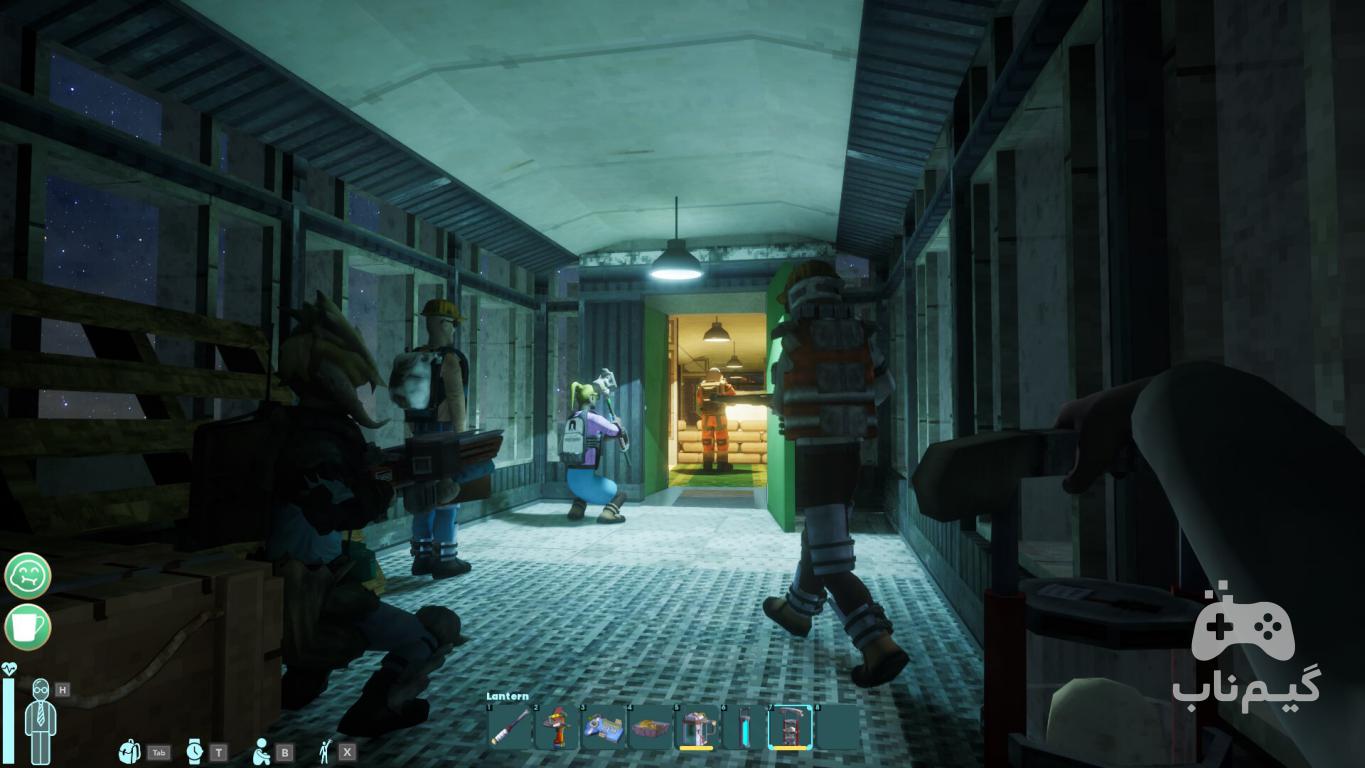This screenshot has width=1365, height=768.
Task: Select the baseball bat in hotbar slot 1
Action: 510,727
